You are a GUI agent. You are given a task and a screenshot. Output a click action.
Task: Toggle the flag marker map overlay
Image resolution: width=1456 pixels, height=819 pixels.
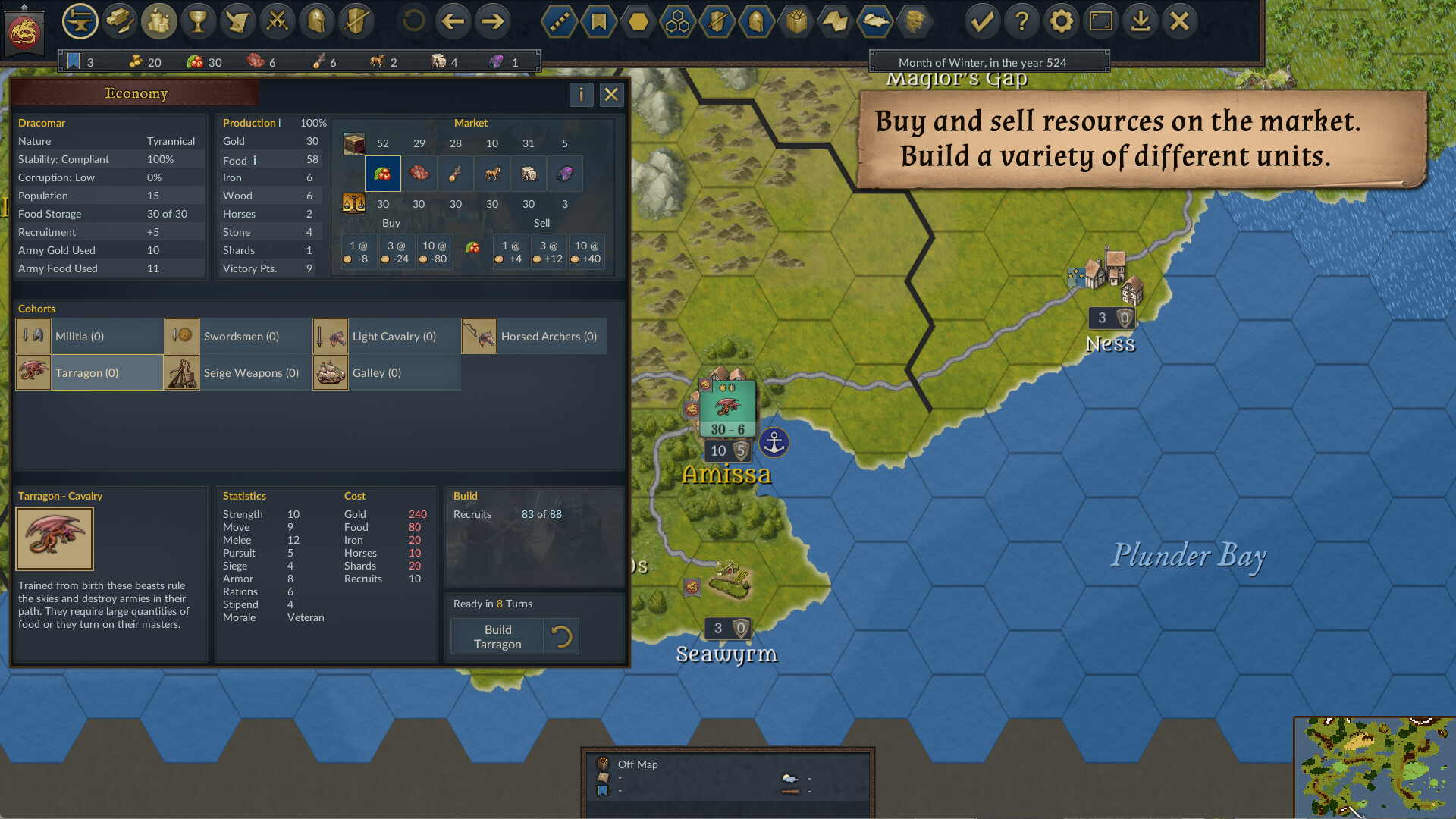(x=598, y=21)
